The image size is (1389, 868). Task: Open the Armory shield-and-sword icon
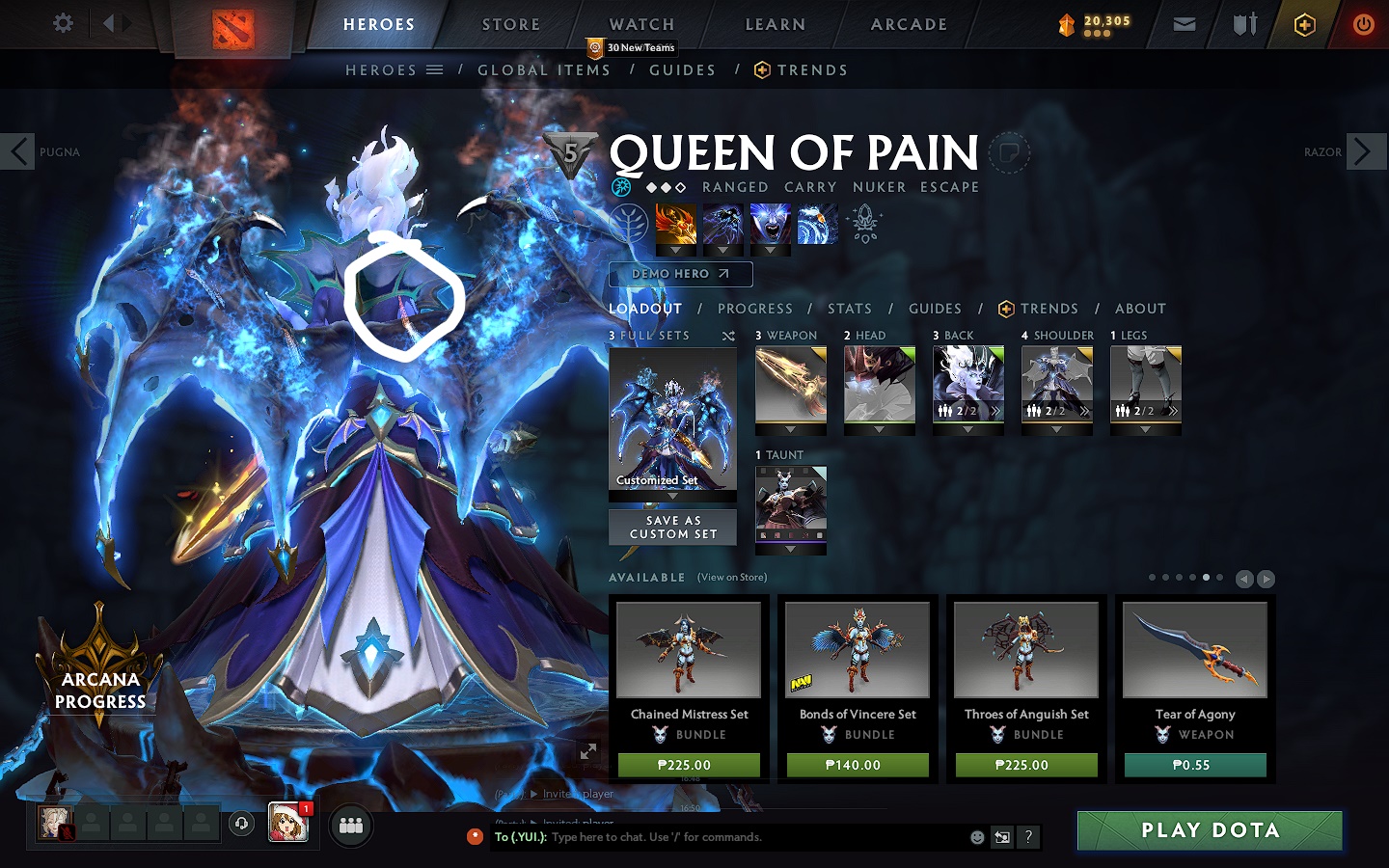[x=1242, y=24]
